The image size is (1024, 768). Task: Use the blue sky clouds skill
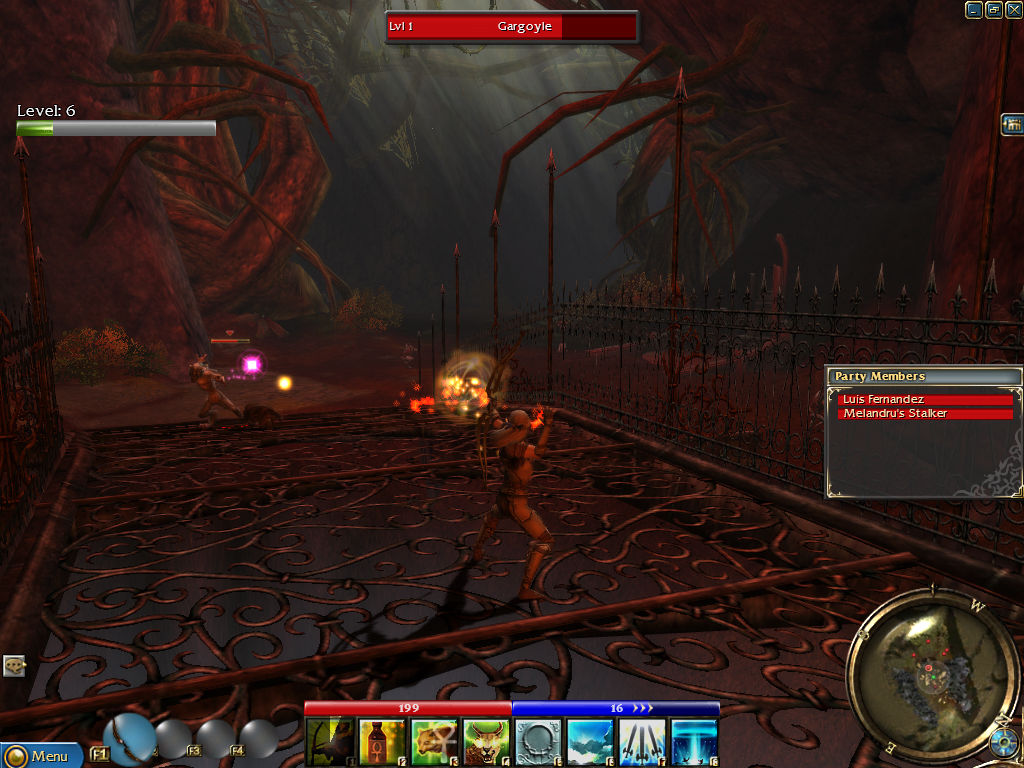[x=590, y=742]
